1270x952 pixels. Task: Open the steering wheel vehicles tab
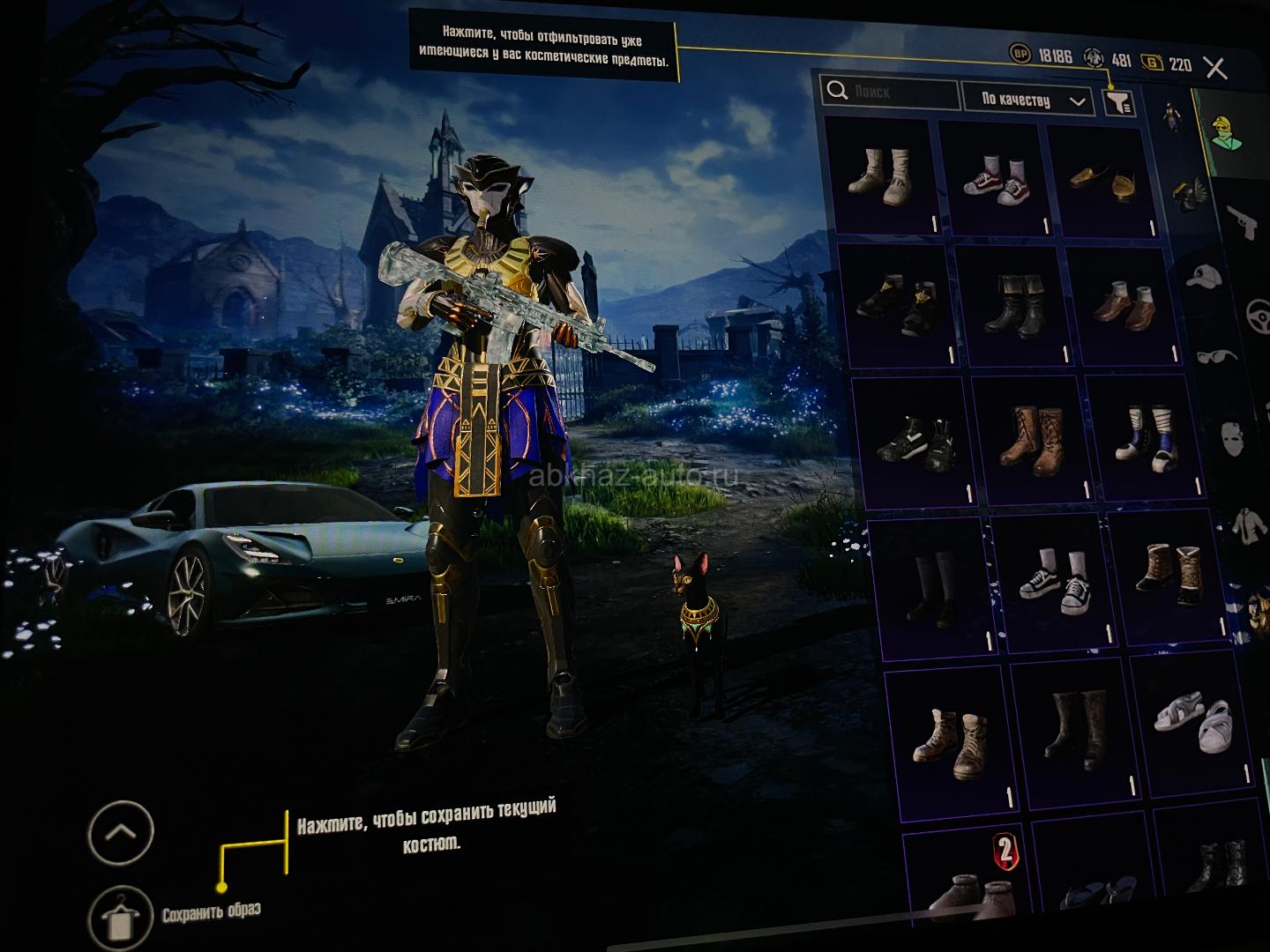click(1259, 314)
